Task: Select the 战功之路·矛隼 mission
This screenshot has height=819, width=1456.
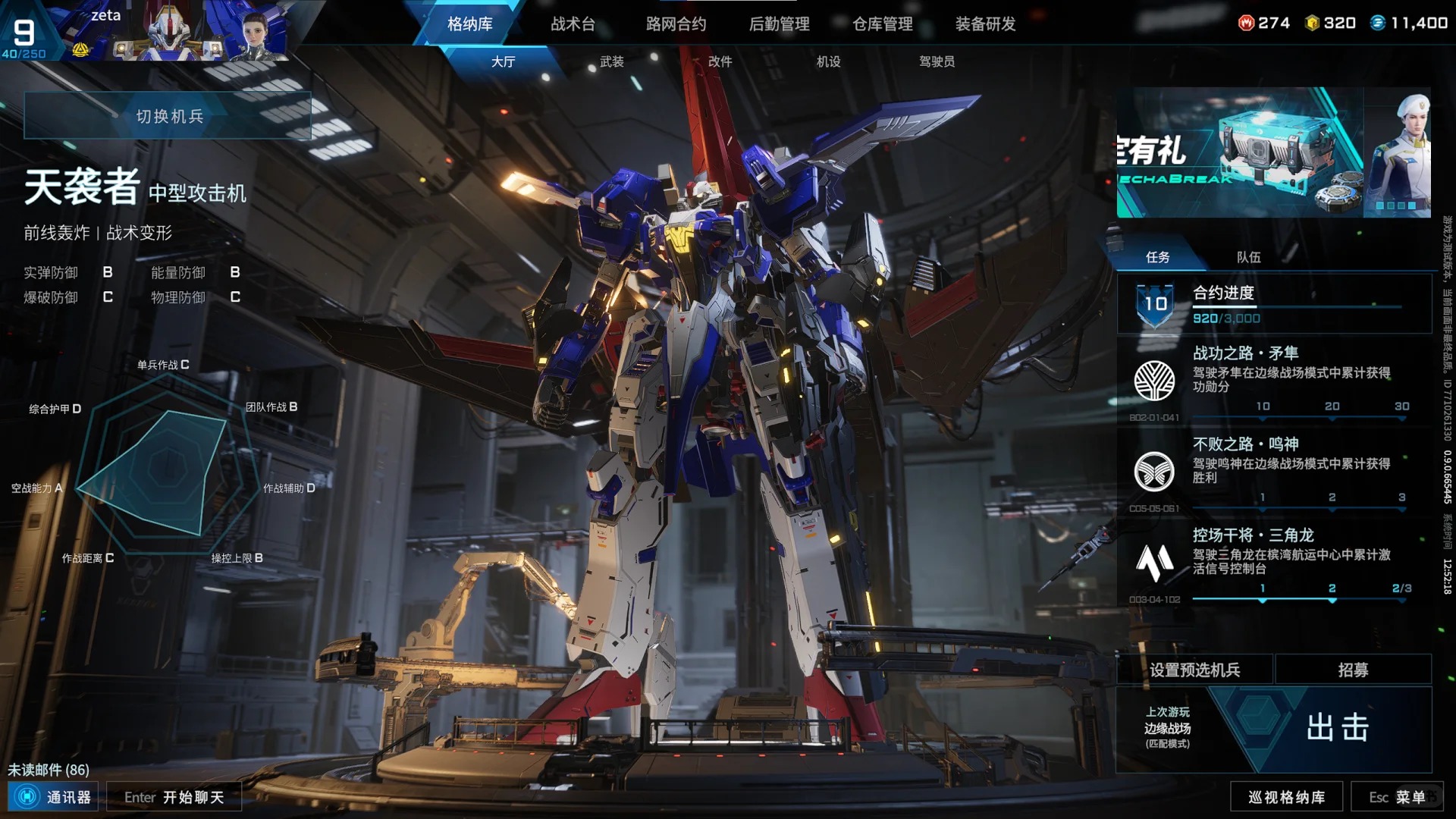Action: click(x=1273, y=379)
